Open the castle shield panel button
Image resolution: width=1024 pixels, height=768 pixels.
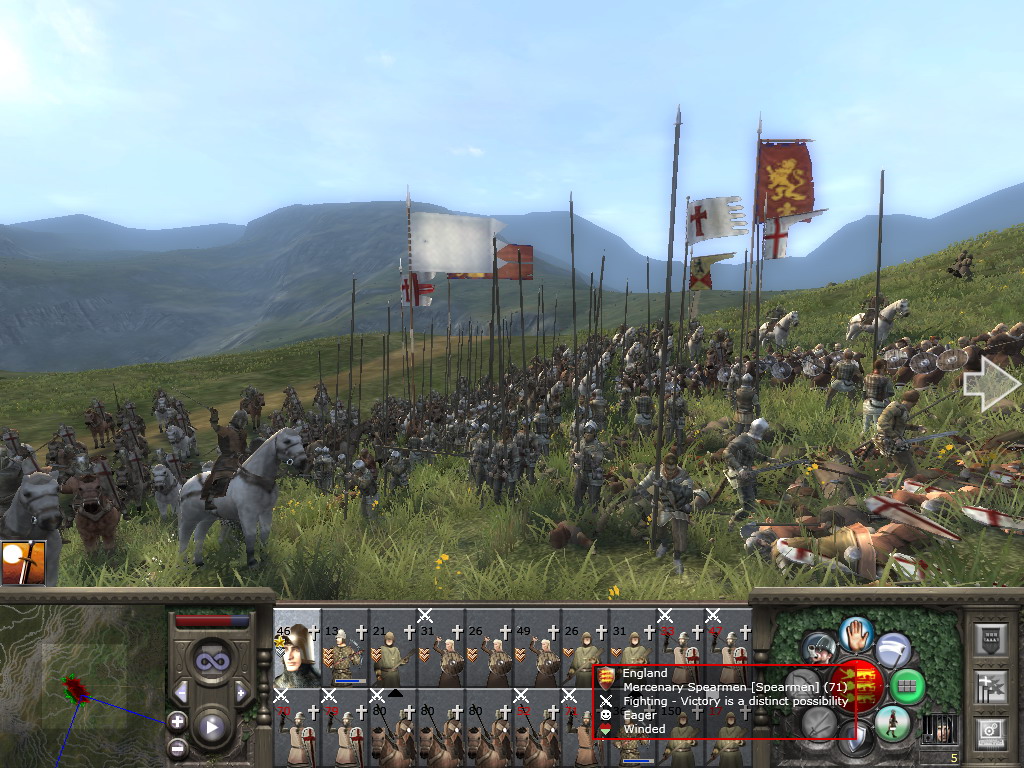989,639
